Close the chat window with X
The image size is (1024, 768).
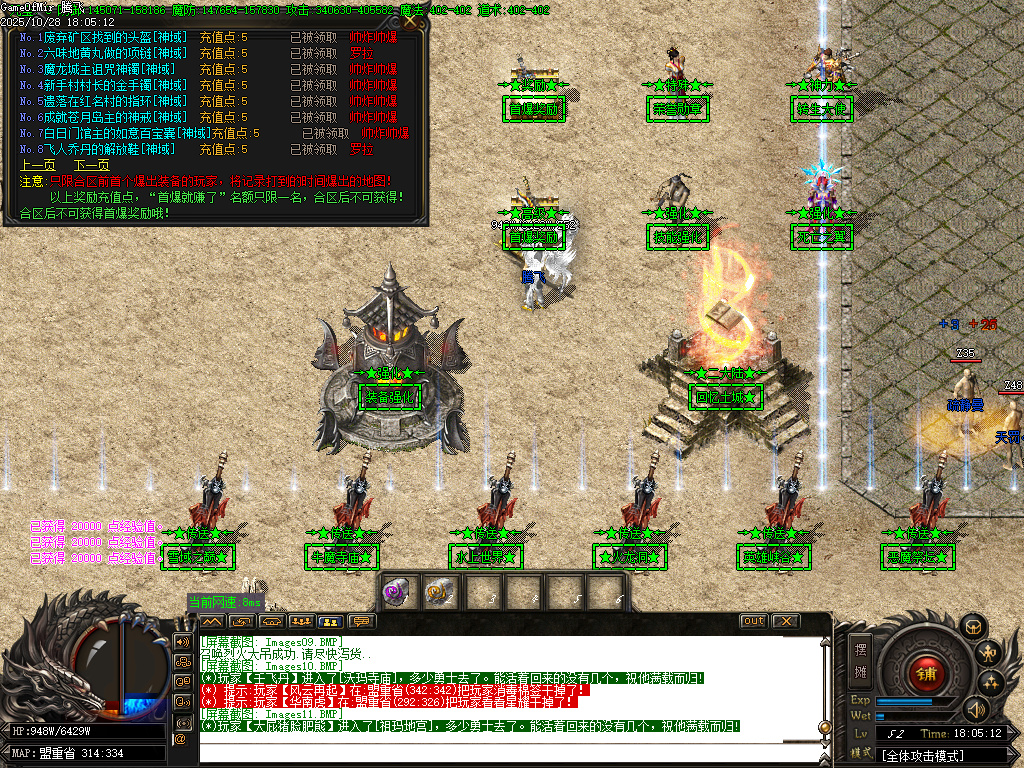(786, 621)
